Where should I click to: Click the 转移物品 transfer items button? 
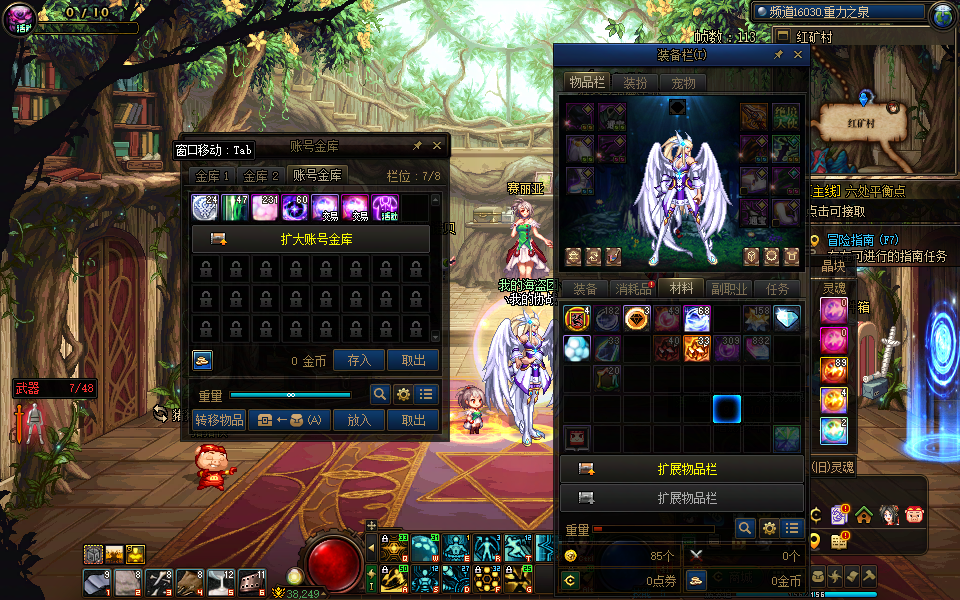[x=219, y=421]
